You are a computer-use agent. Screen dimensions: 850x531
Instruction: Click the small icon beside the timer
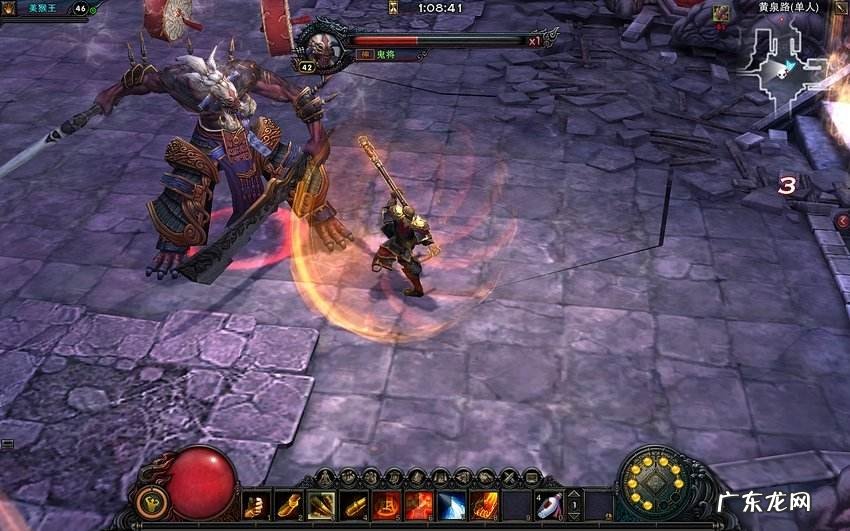(x=394, y=8)
